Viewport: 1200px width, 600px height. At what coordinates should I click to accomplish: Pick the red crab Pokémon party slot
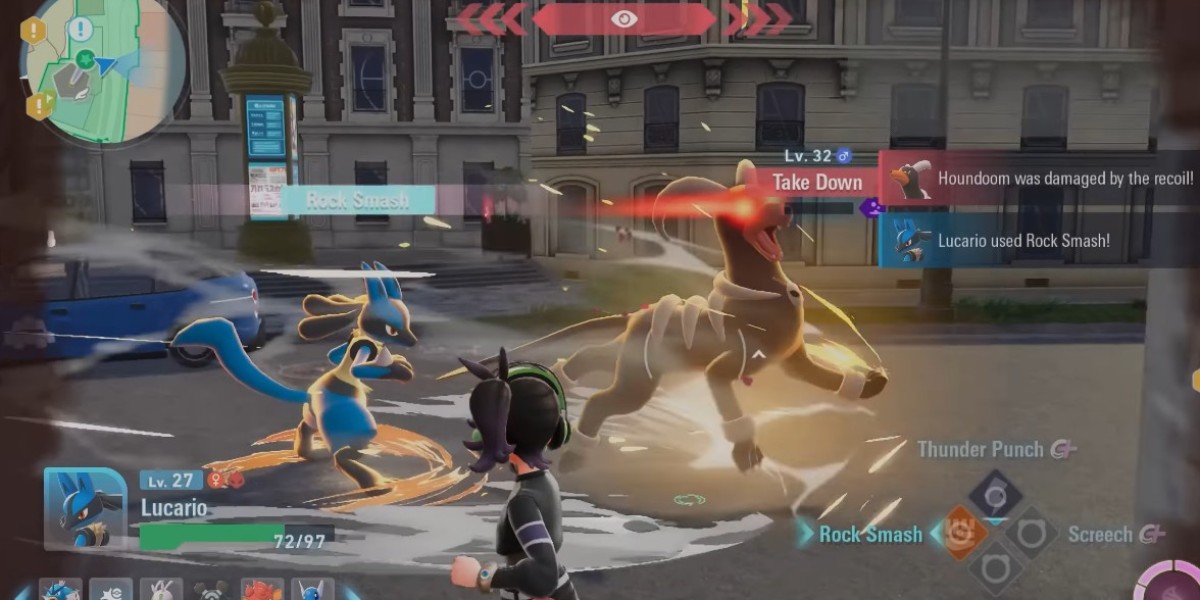pyautogui.click(x=263, y=590)
